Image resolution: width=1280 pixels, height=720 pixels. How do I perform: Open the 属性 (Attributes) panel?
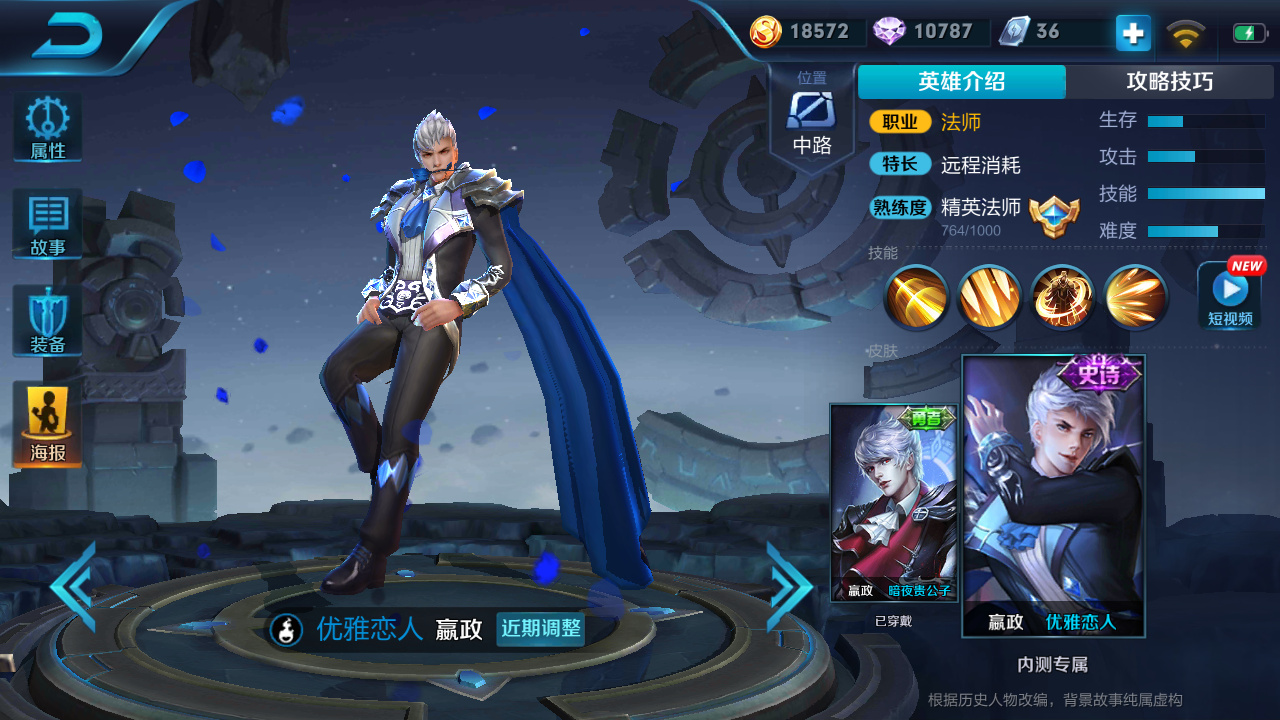[x=46, y=127]
